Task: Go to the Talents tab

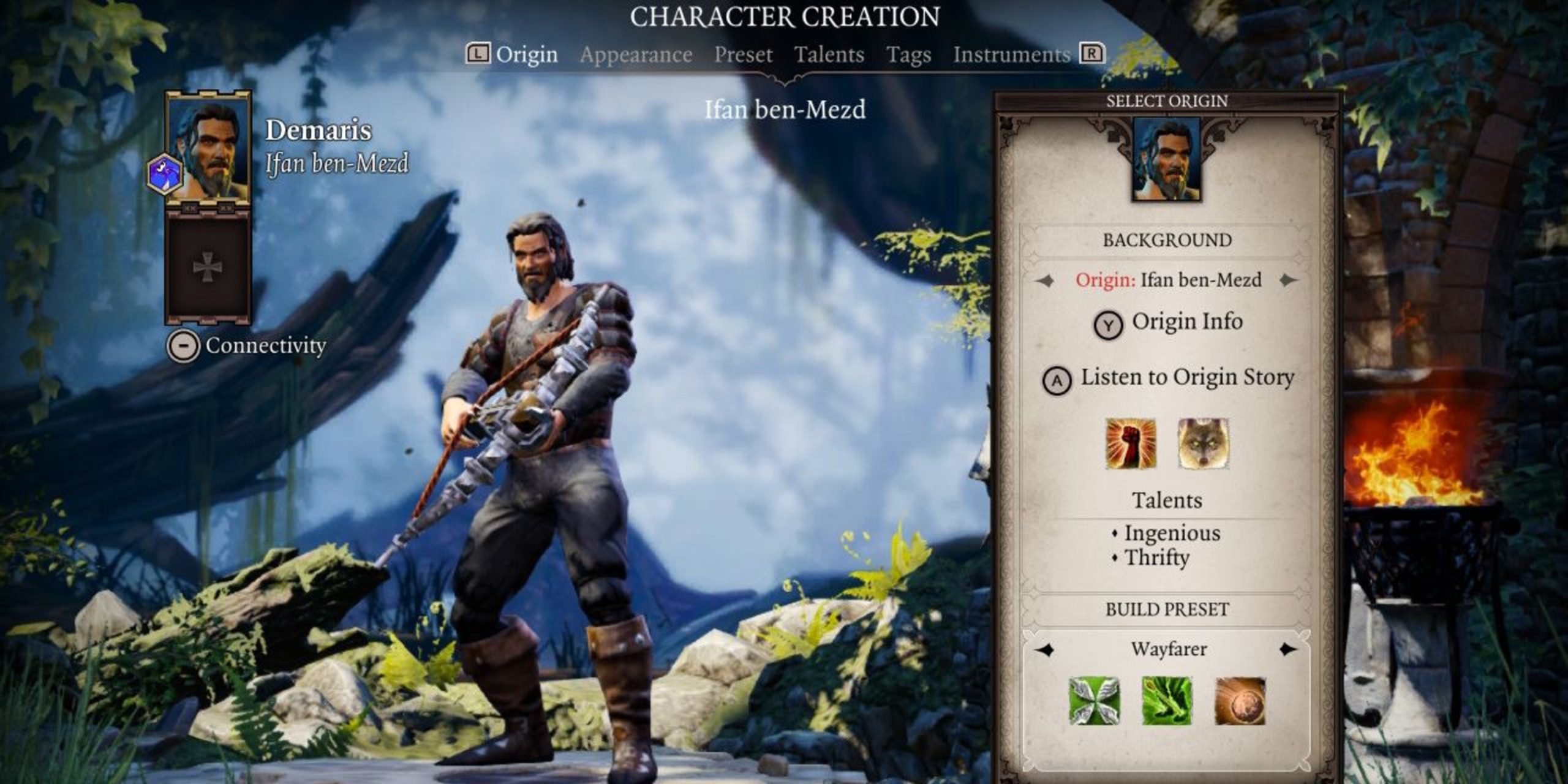Action: pos(829,55)
